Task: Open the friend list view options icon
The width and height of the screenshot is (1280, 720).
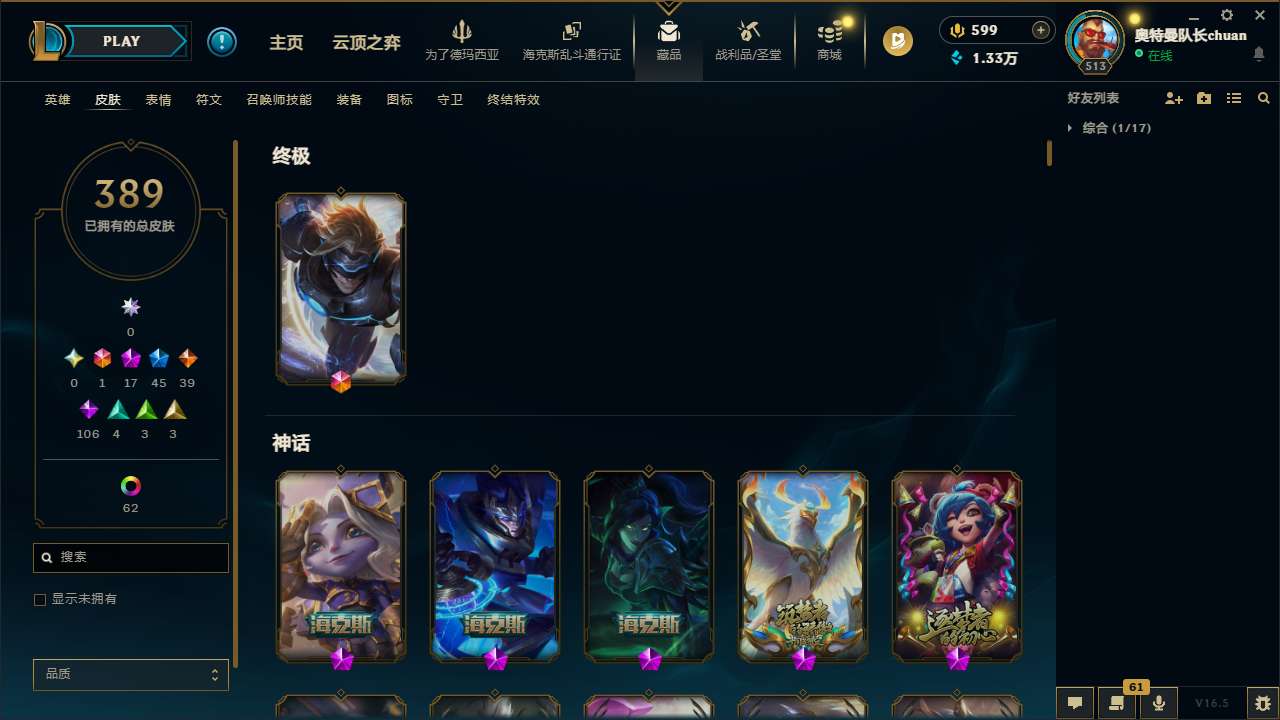Action: coord(1234,98)
